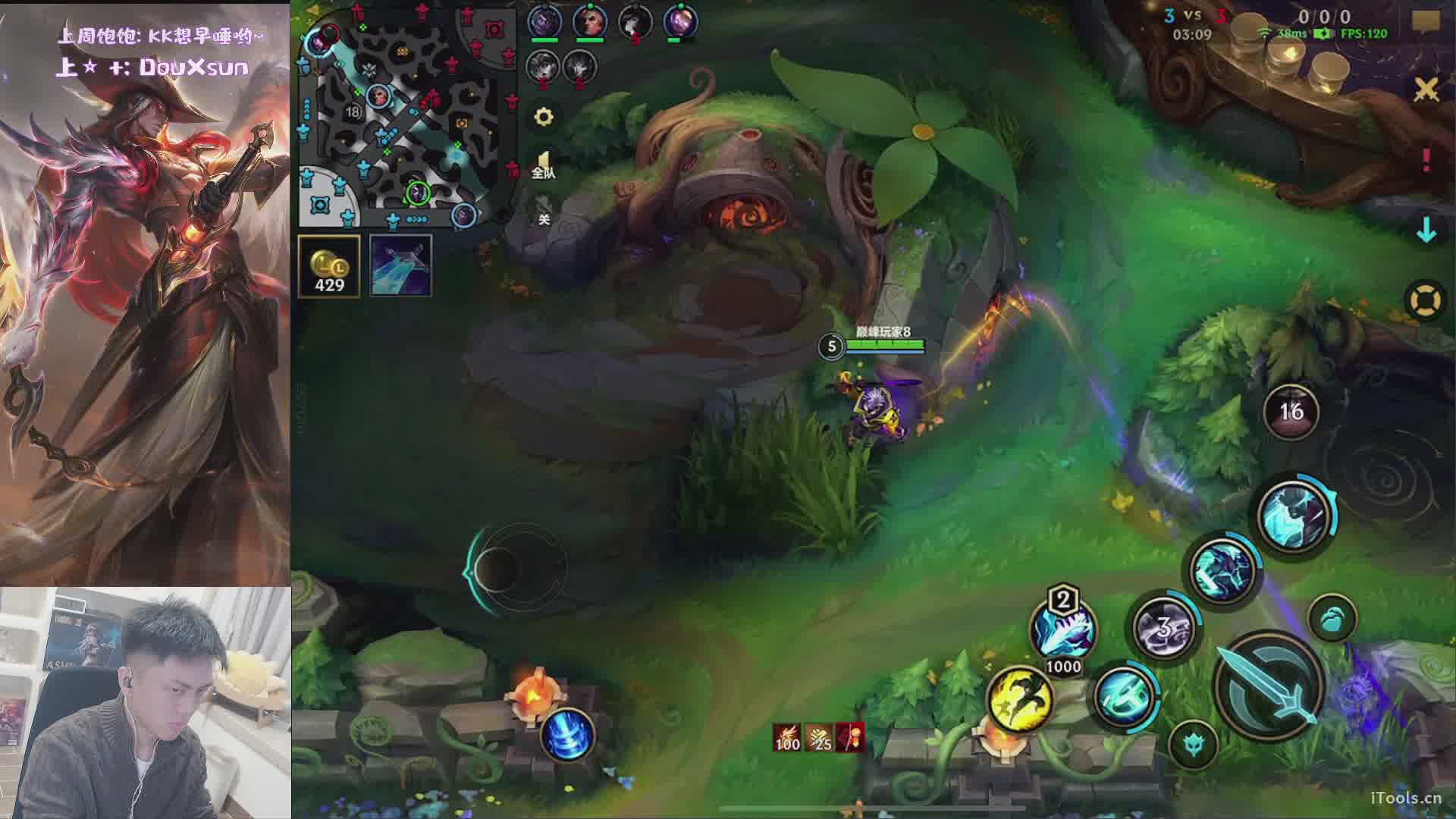This screenshot has height=819, width=1456.
Task: Send the crossed-swords attack ping
Action: [x=1426, y=89]
